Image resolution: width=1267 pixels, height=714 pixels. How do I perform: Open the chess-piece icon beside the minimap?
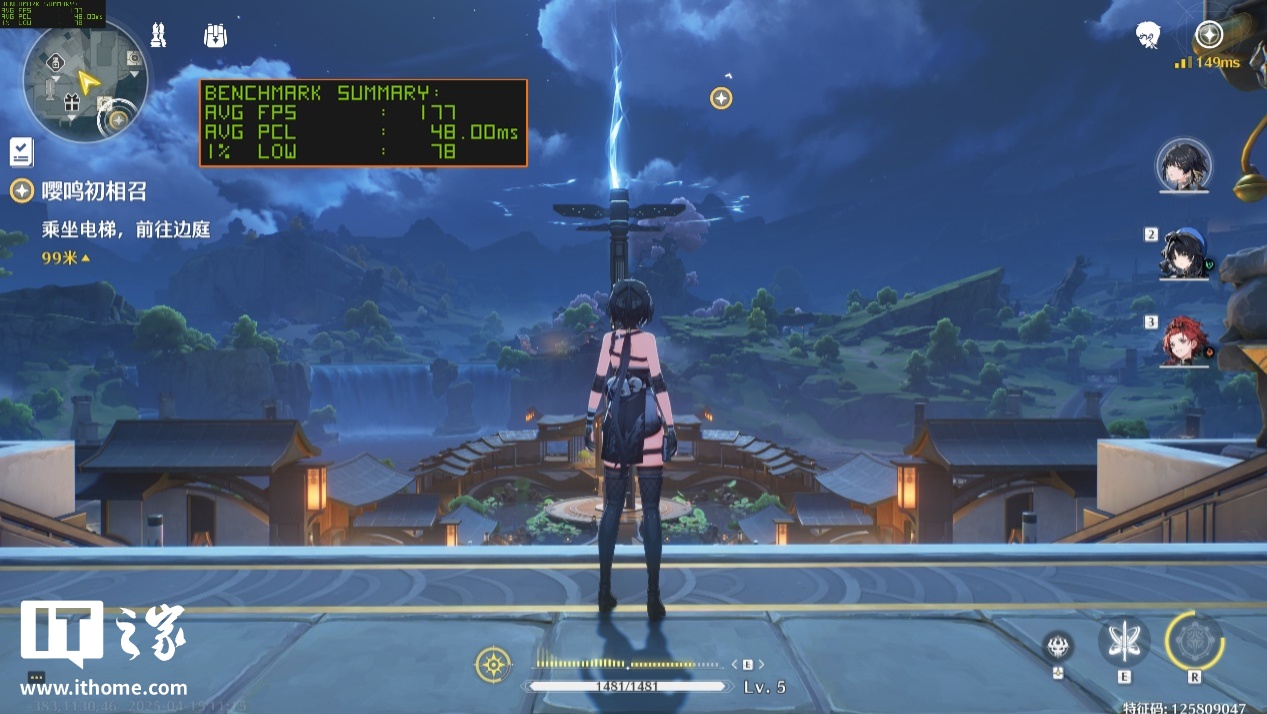[x=158, y=36]
